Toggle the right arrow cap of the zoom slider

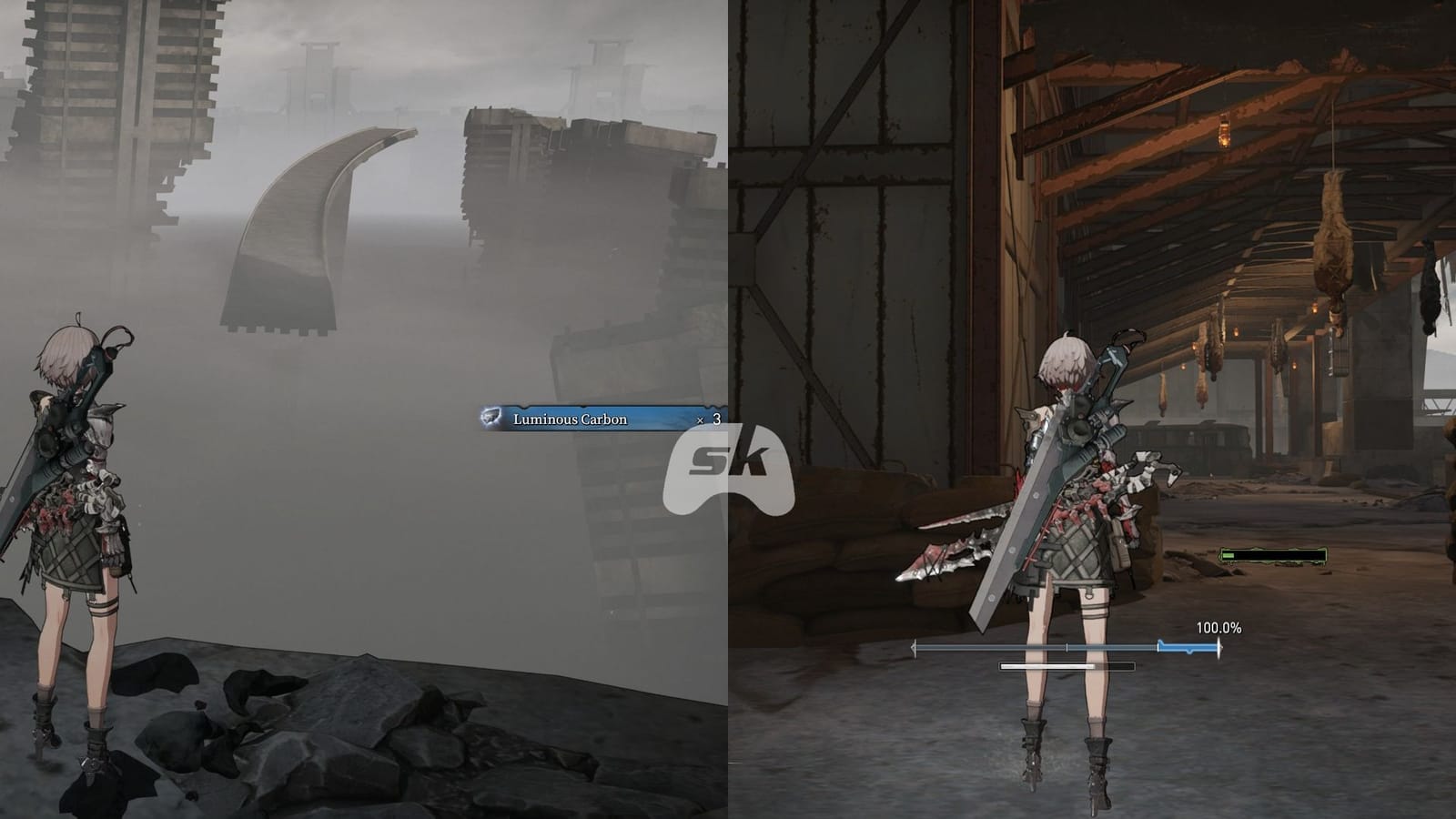point(1218,645)
